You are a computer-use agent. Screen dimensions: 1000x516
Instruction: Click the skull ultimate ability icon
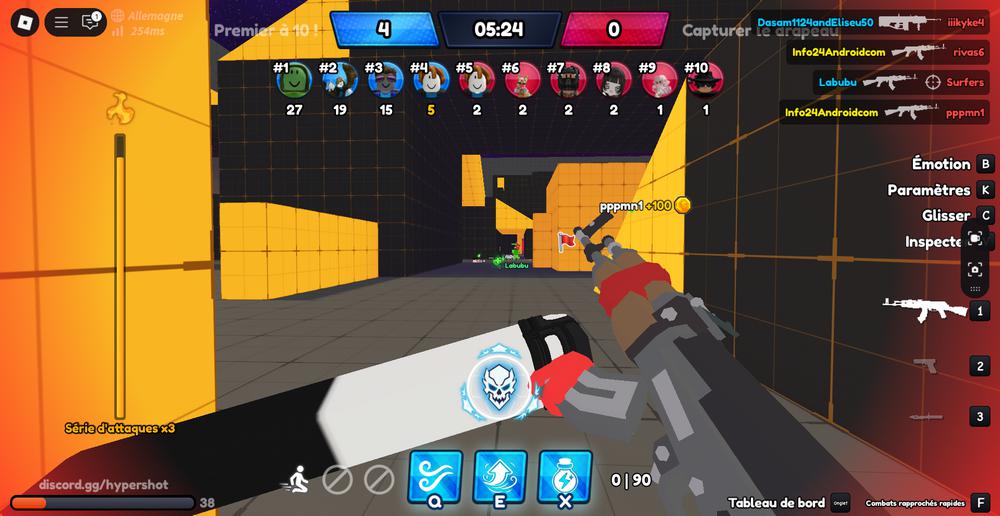[497, 385]
